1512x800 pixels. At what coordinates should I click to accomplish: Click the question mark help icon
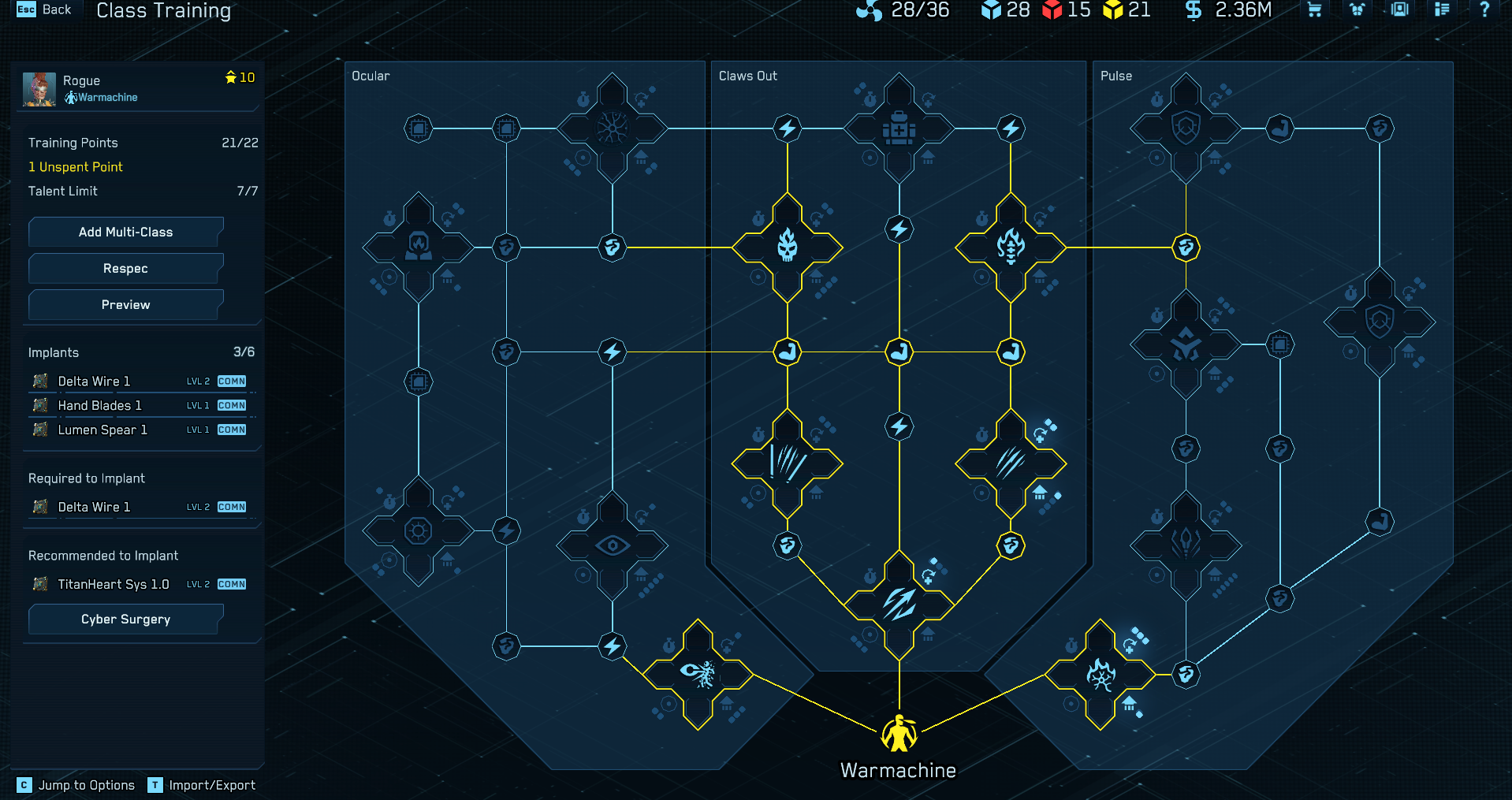click(1484, 10)
